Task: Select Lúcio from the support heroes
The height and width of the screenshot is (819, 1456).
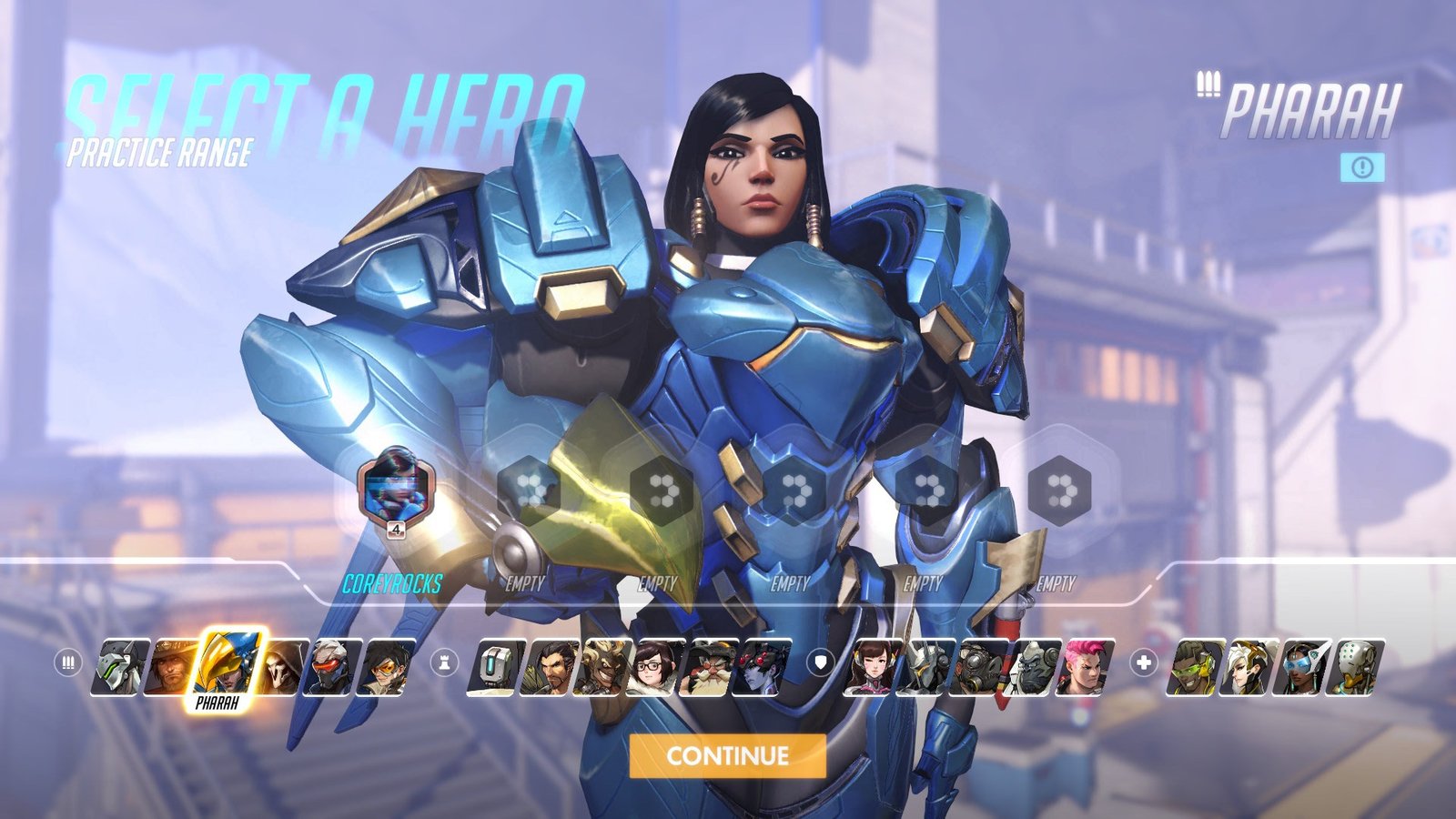Action: (1196, 667)
